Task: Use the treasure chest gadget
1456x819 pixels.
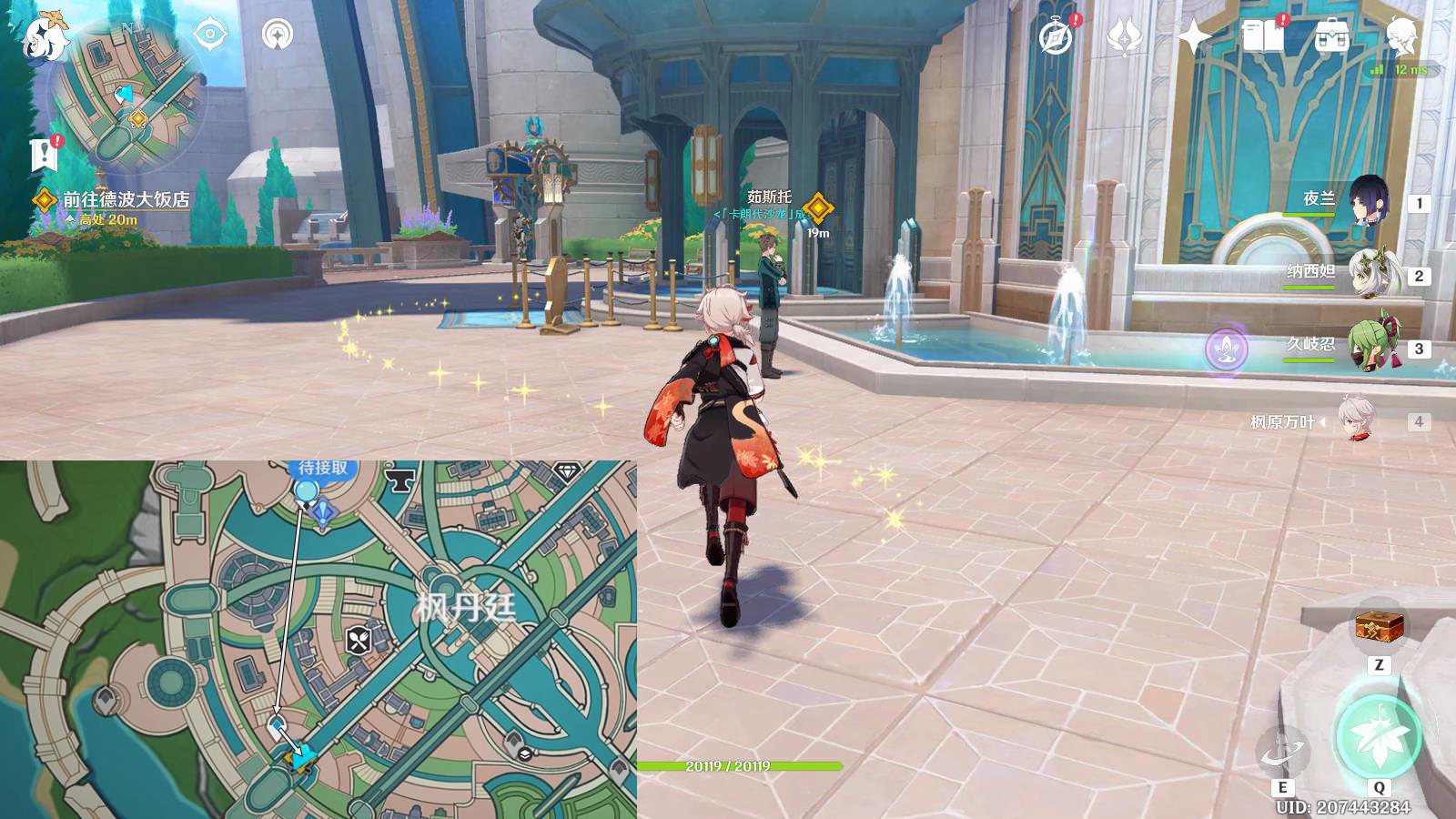Action: [1379, 627]
